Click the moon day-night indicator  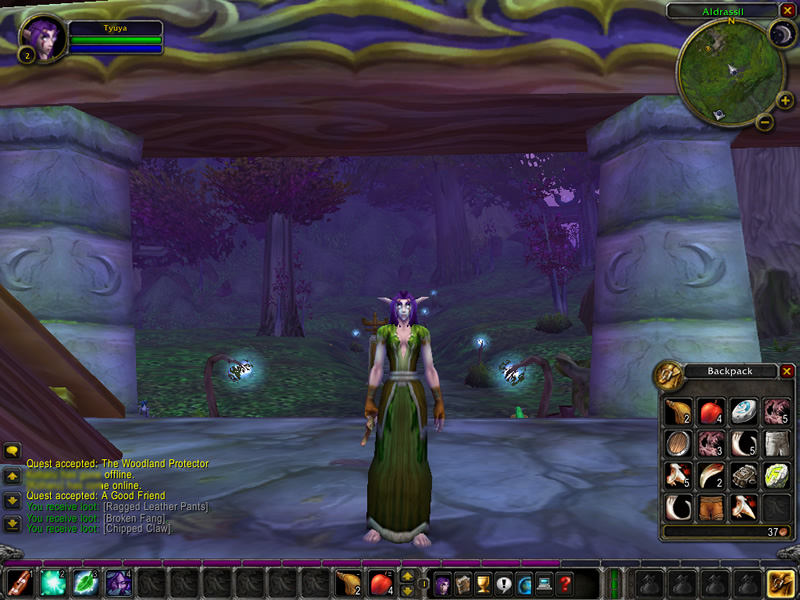[780, 35]
